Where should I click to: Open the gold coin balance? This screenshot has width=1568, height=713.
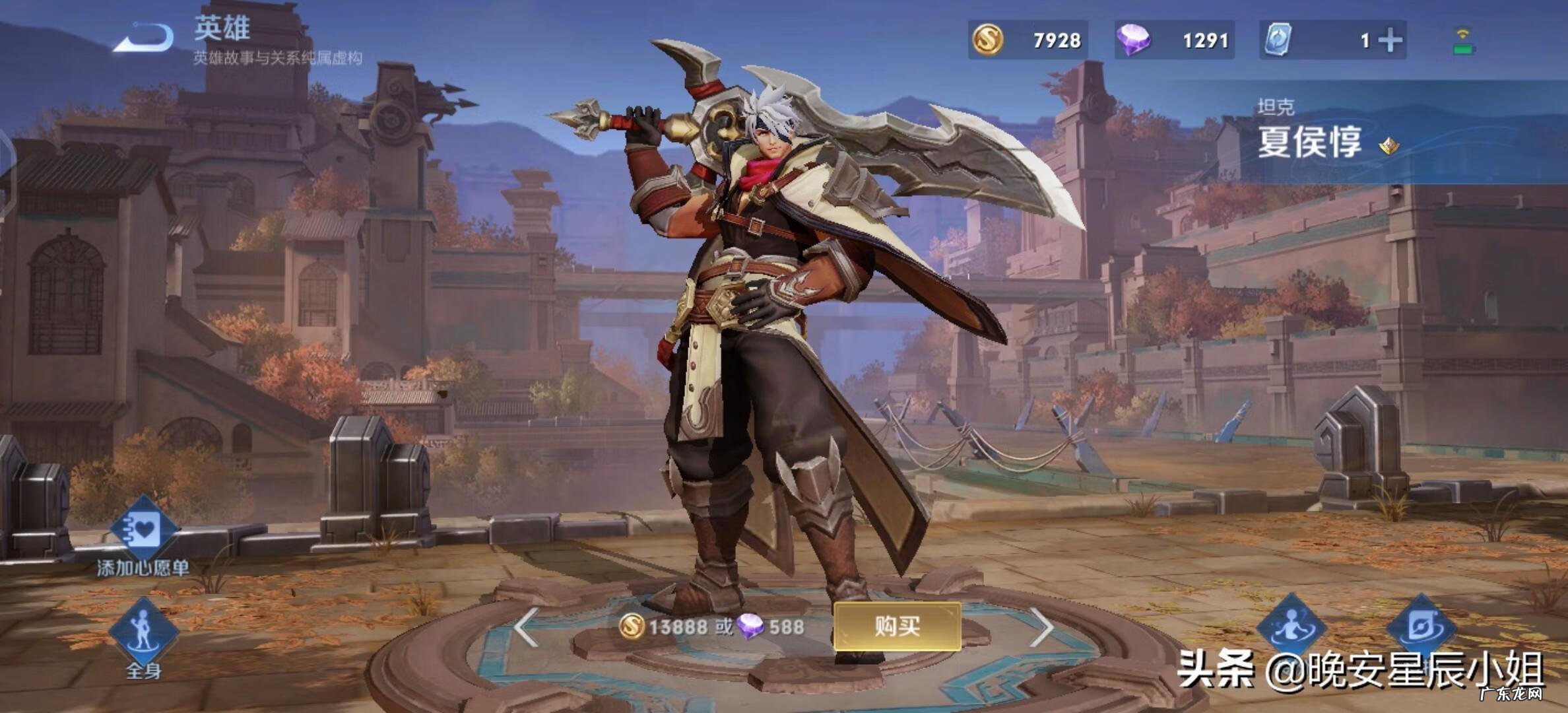(1028, 40)
